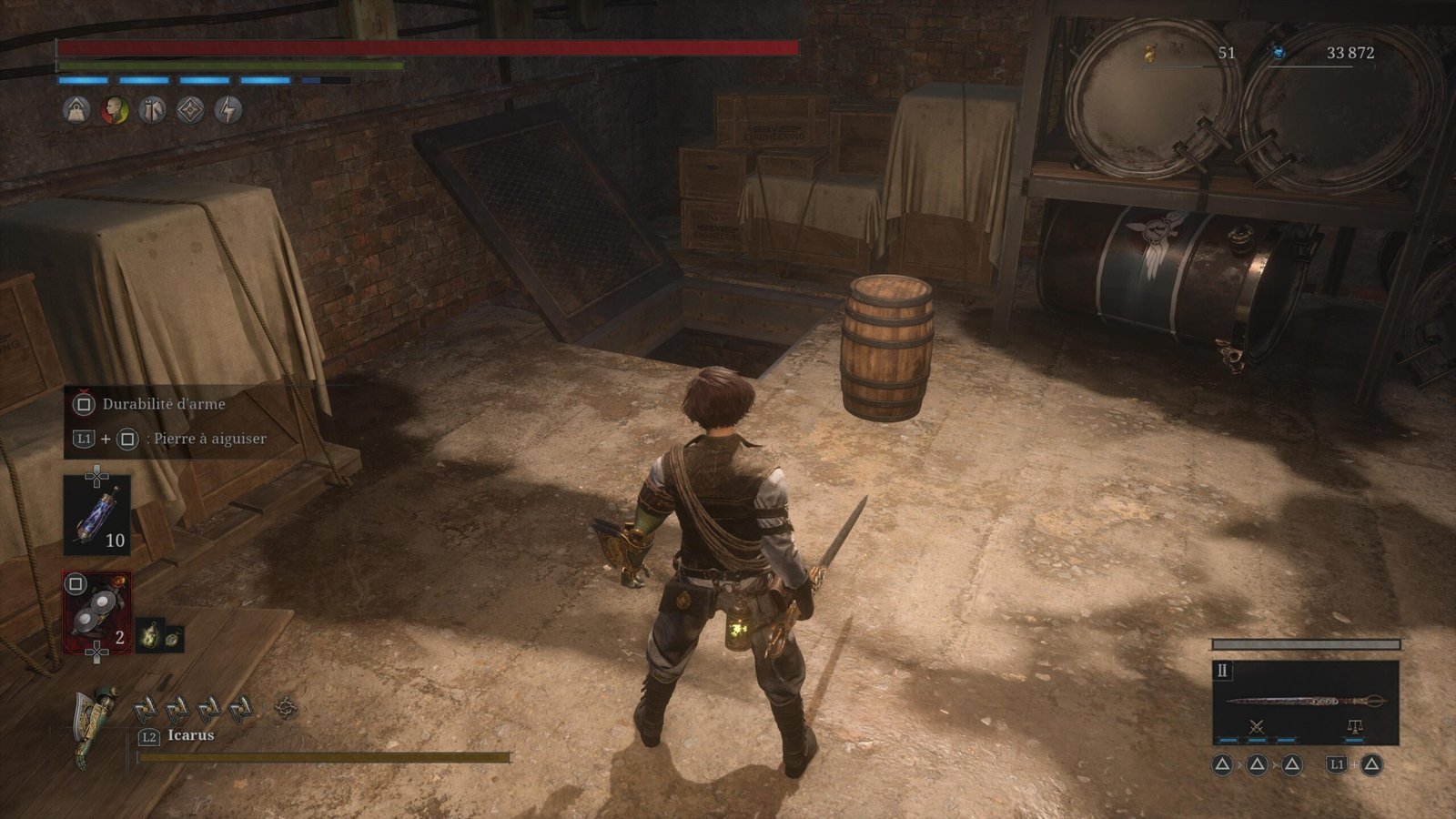This screenshot has height=819, width=1456.
Task: Select the balance scales Fable Art icon
Action: pyautogui.click(x=1354, y=726)
